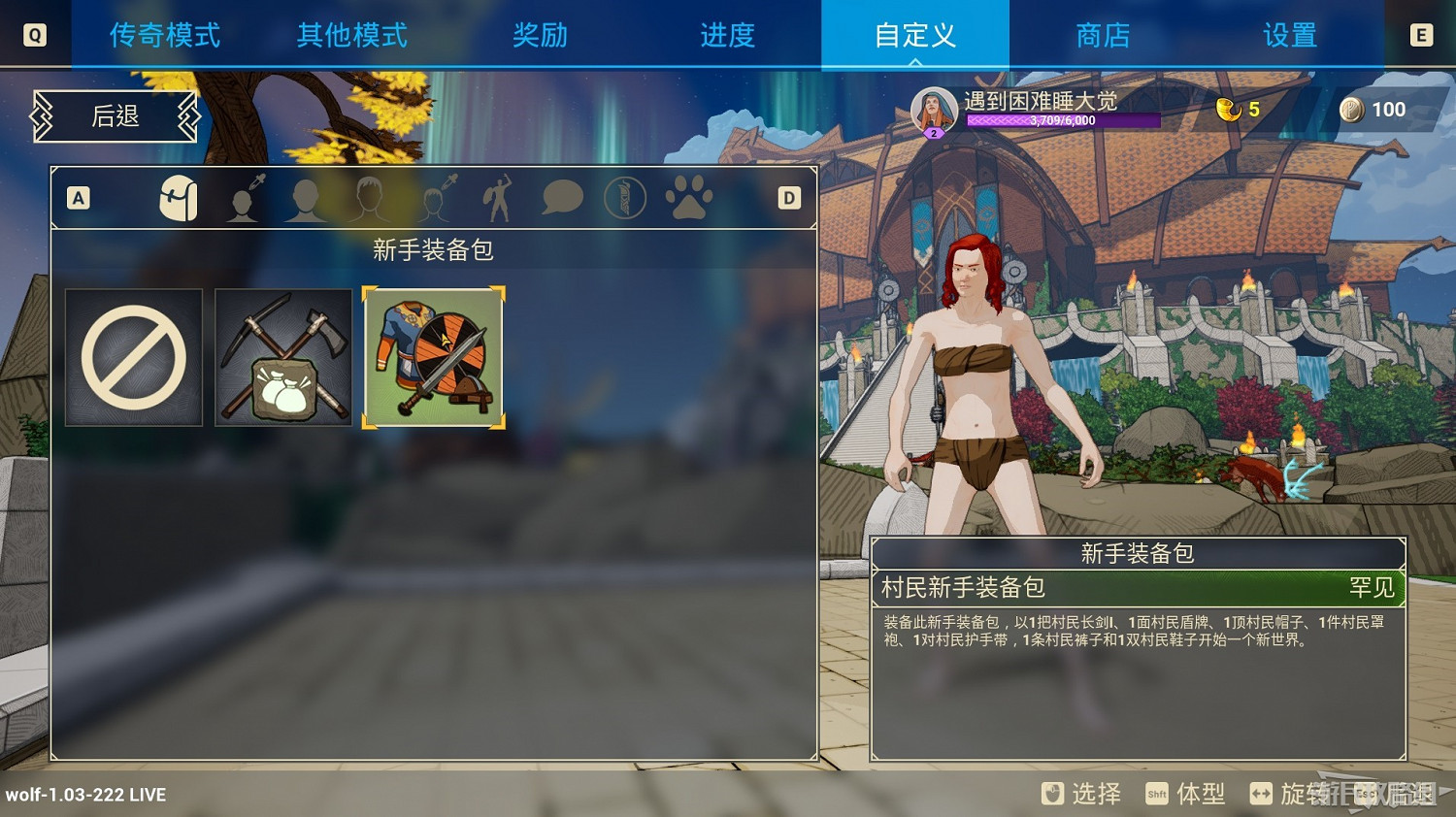Select the crossed tools equipment pack
Viewport: 1456px width, 817px height.
coord(282,357)
